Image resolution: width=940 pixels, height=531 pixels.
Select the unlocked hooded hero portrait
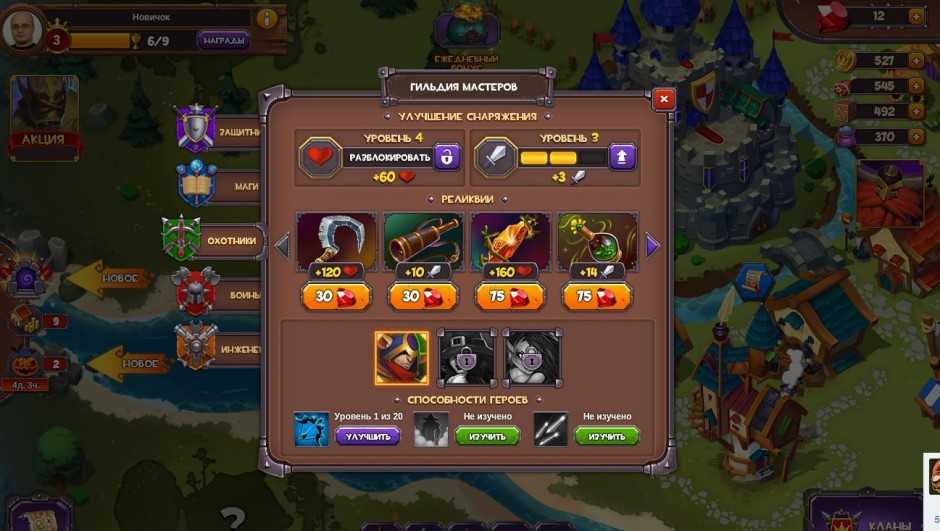click(x=402, y=358)
